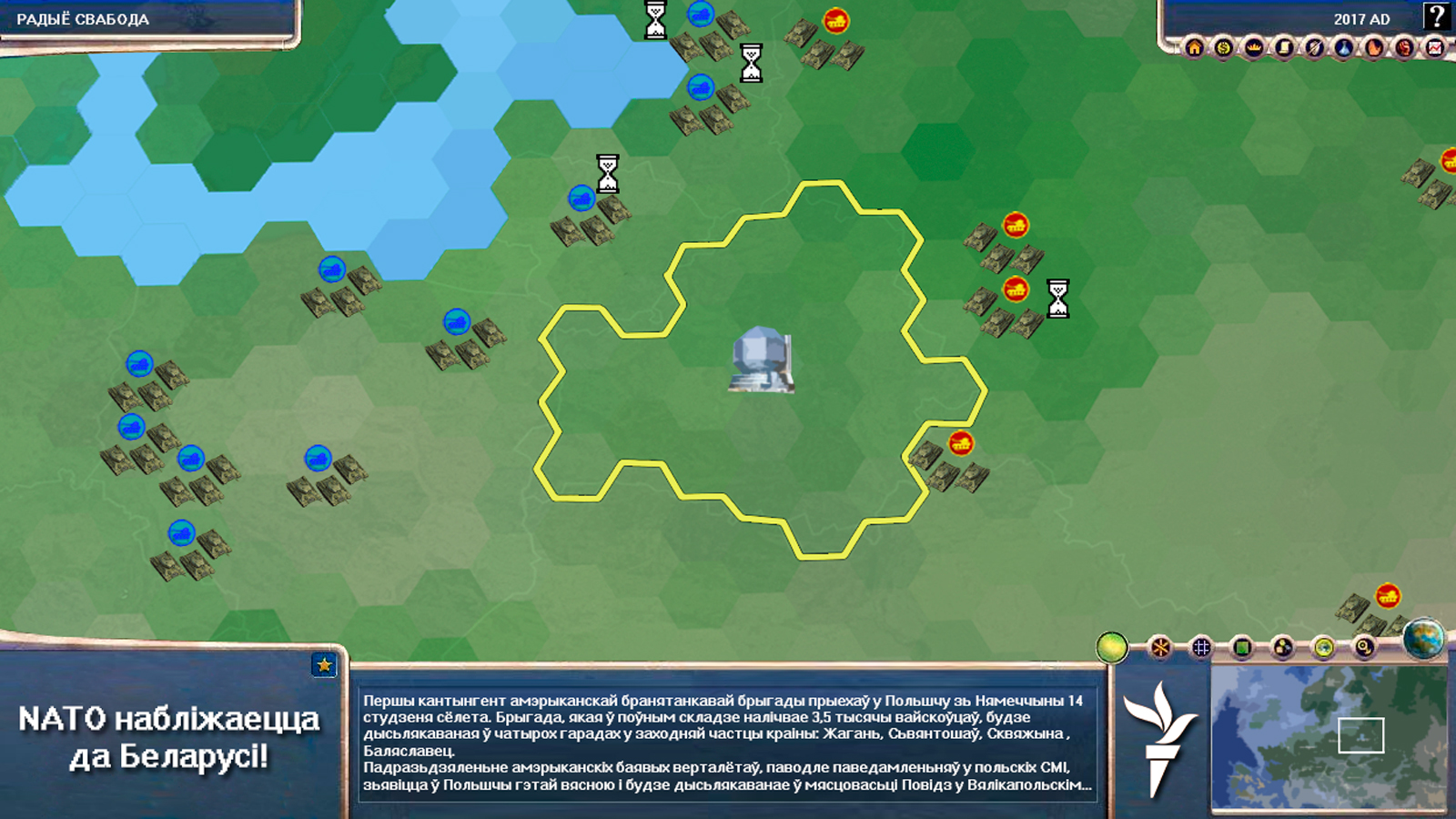This screenshot has height=819, width=1456.
Task: Toggle the orange asterisk map option
Action: pyautogui.click(x=1160, y=647)
